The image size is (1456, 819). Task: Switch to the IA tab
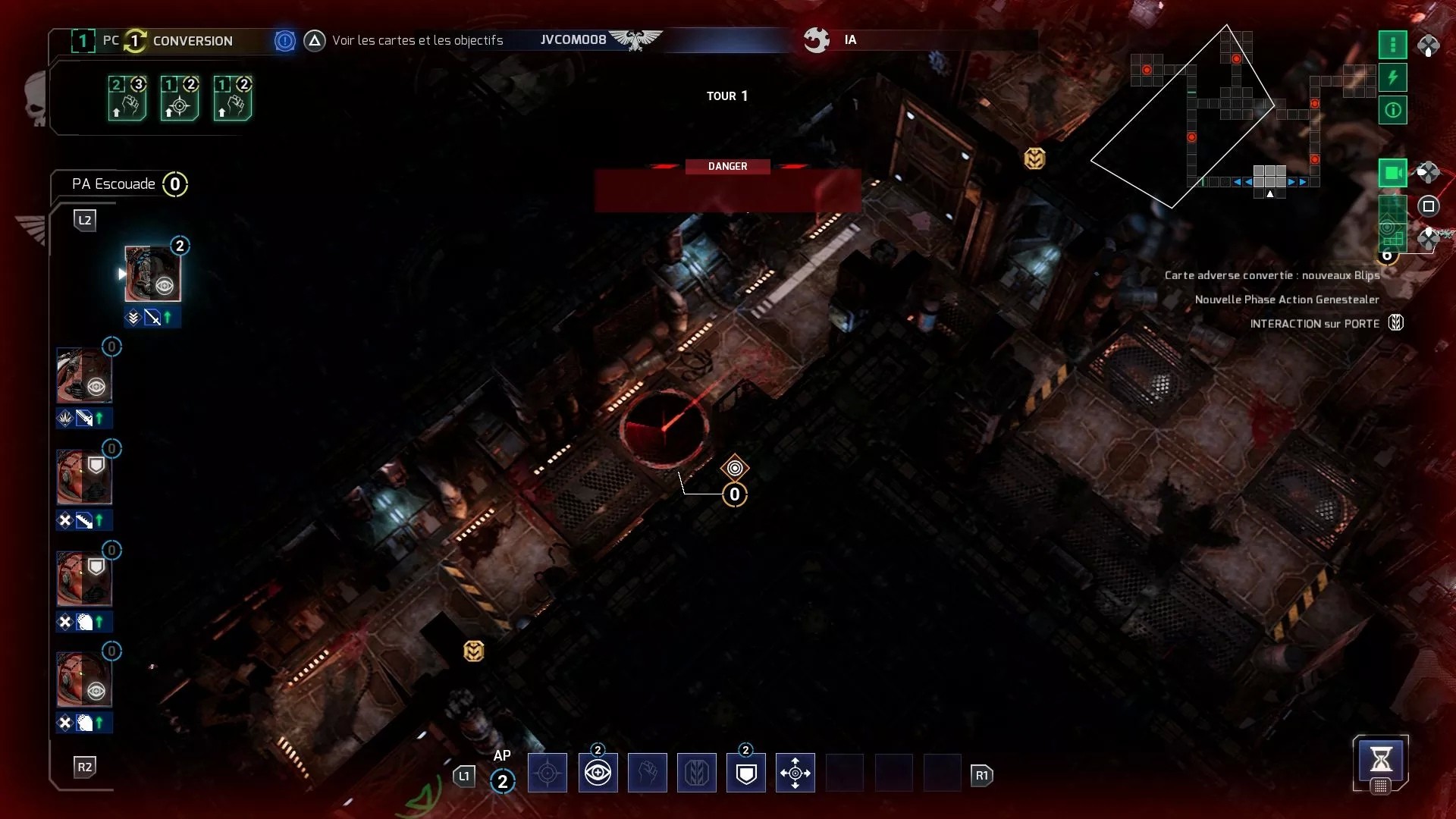[849, 40]
